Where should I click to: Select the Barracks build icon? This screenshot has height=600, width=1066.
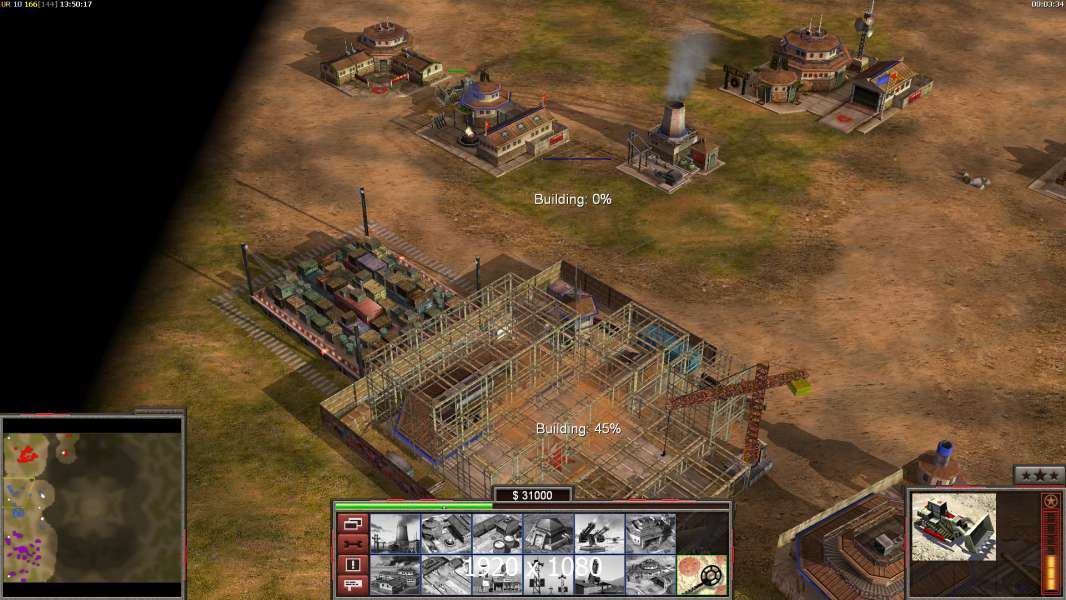(x=446, y=534)
